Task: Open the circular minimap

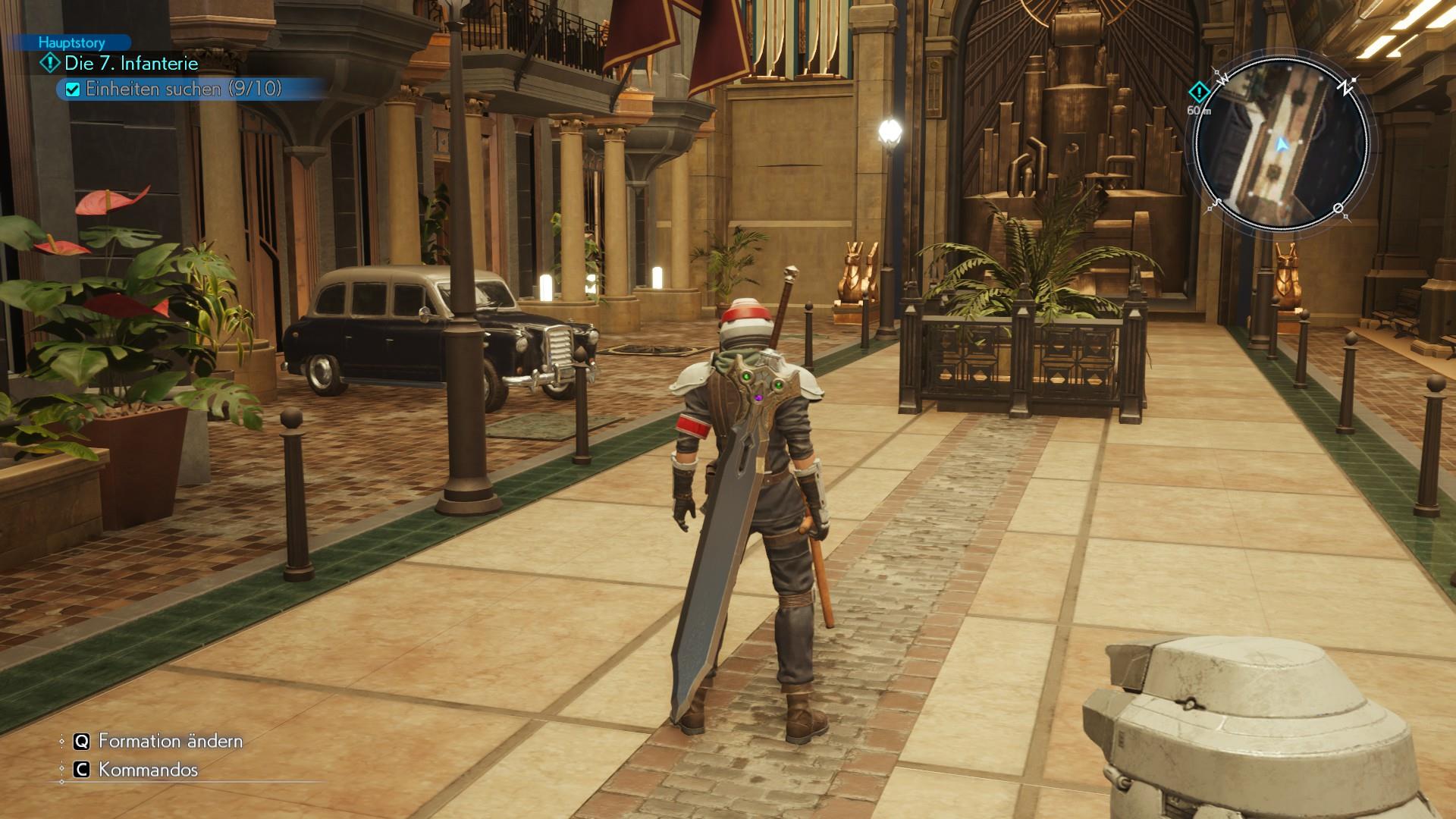Action: [x=1281, y=144]
